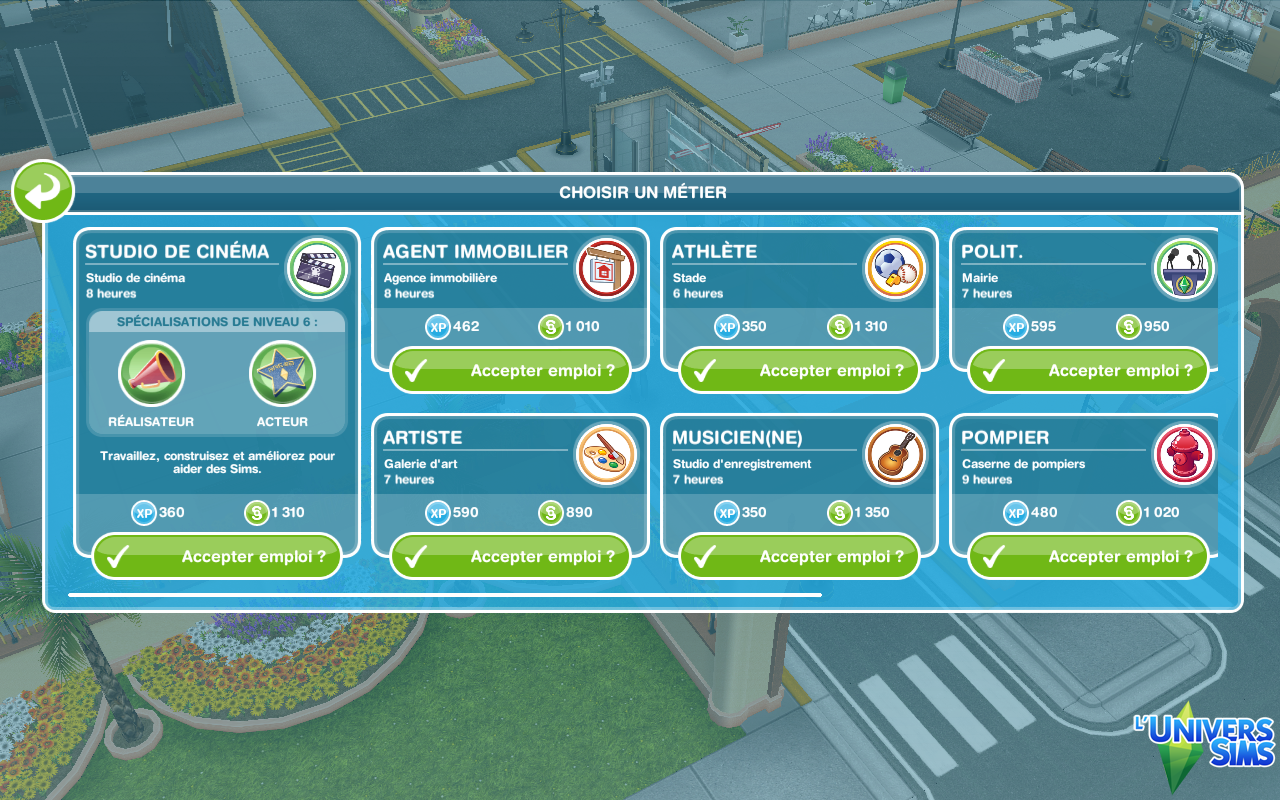This screenshot has height=800, width=1280.
Task: Accept the Polit. job at Mairie
Action: pos(1088,371)
